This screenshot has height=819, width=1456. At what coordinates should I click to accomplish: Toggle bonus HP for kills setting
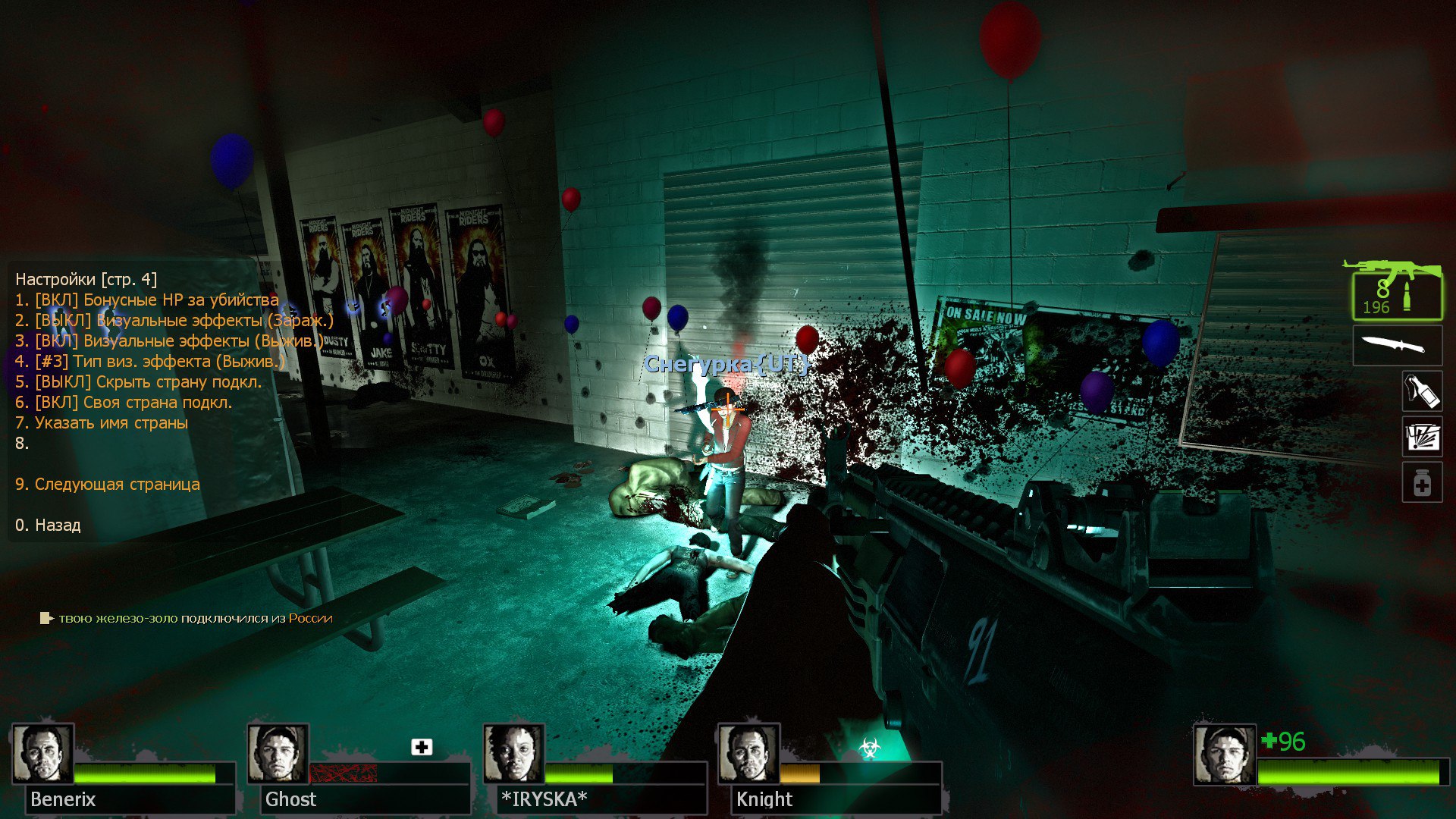click(x=147, y=300)
